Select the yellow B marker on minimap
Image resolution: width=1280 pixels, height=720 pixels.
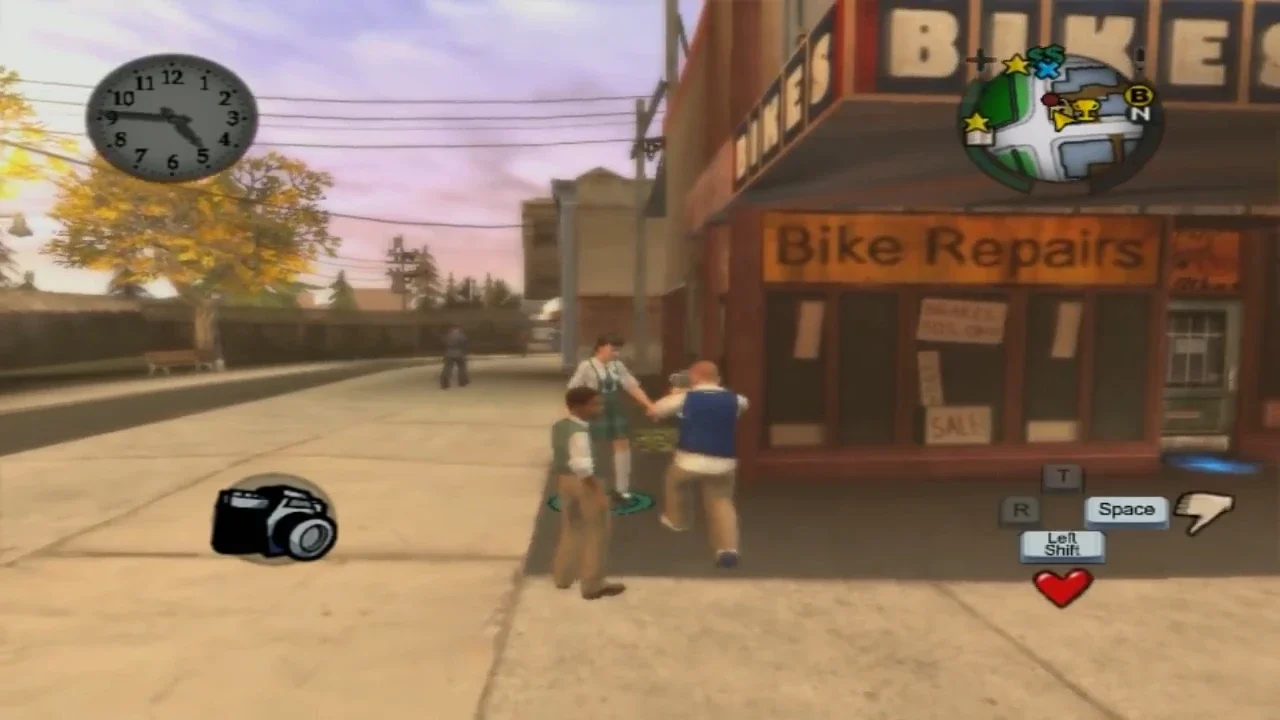(1138, 95)
